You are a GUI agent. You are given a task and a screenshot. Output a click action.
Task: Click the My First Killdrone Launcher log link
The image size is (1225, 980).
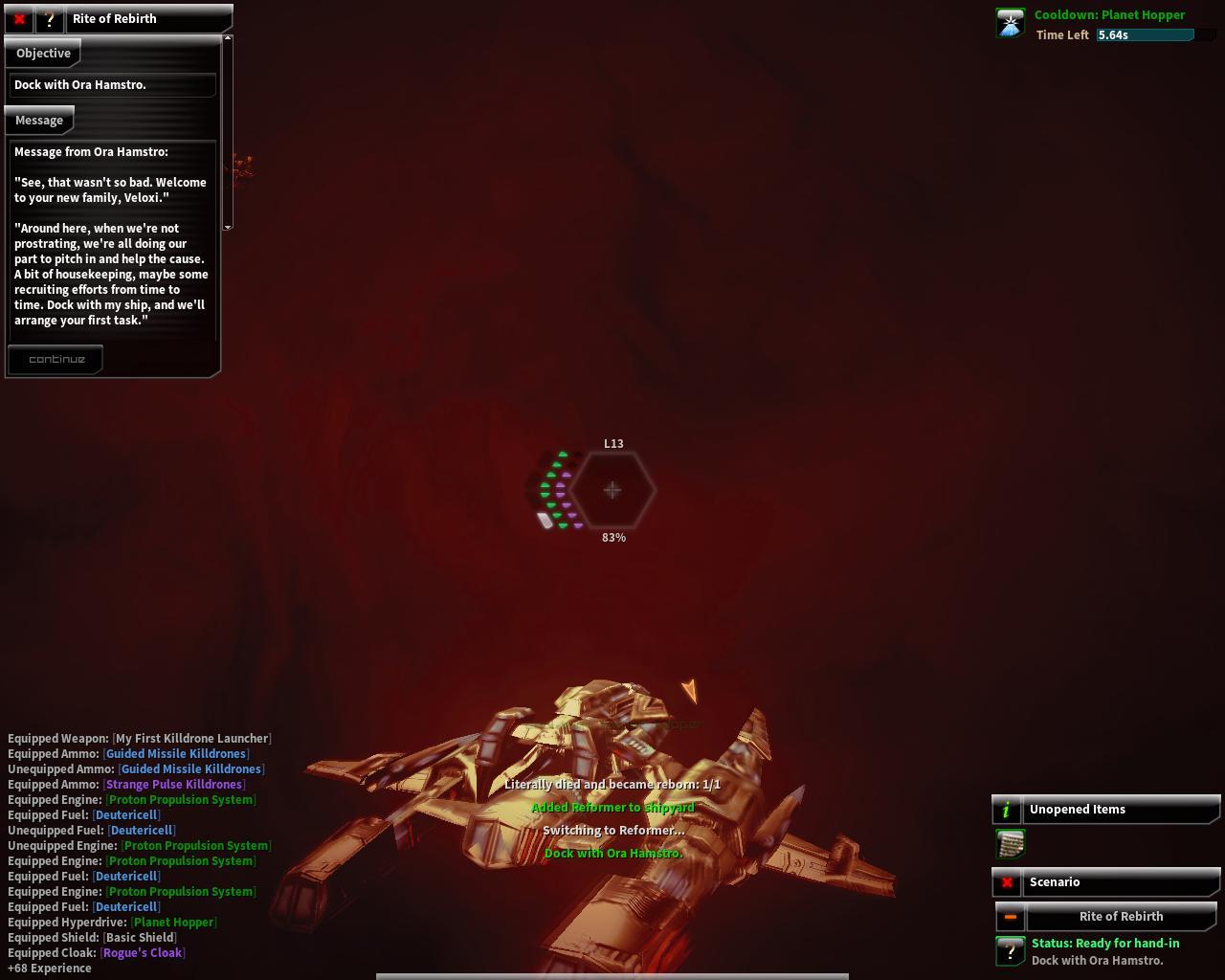pyautogui.click(x=191, y=739)
